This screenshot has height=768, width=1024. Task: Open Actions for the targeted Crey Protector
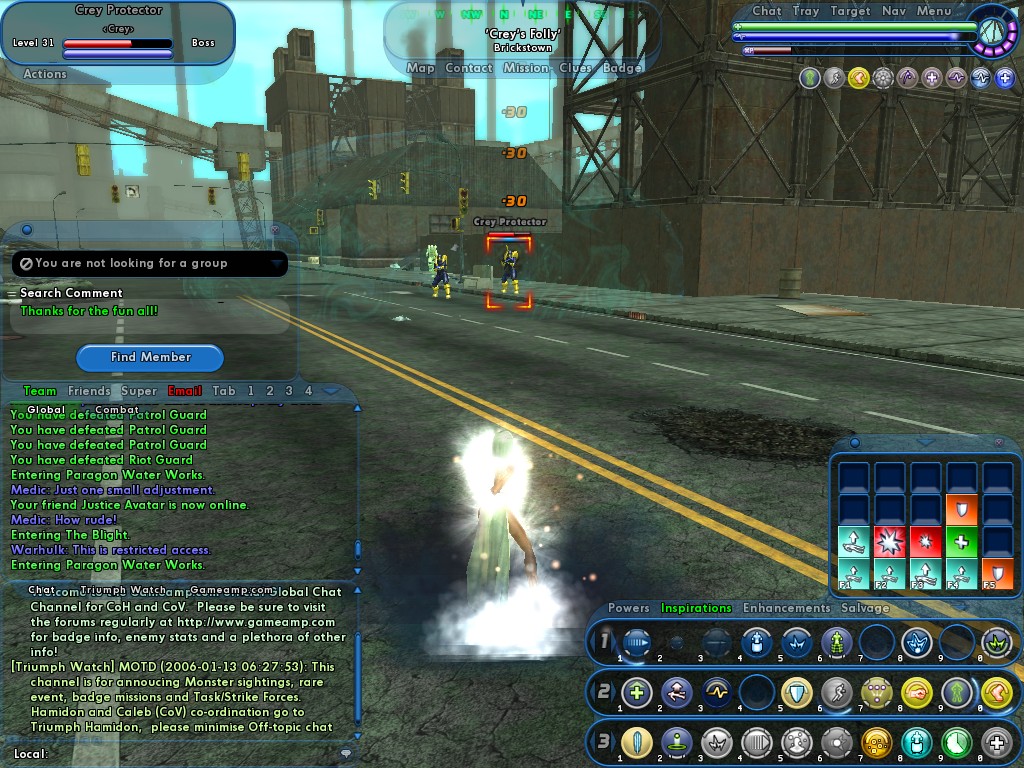(45, 73)
